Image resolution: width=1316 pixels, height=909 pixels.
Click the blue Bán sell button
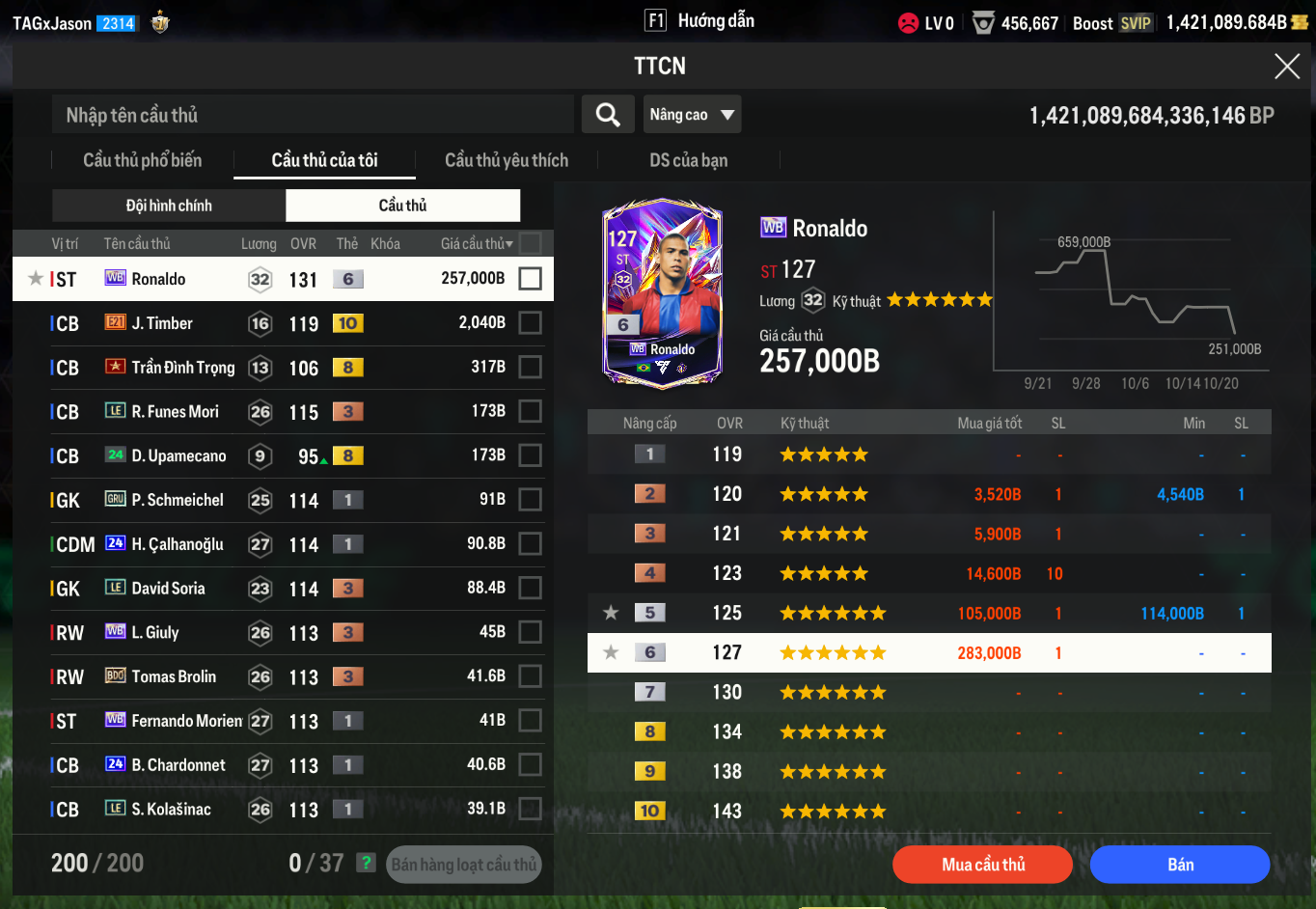pyautogui.click(x=1179, y=865)
